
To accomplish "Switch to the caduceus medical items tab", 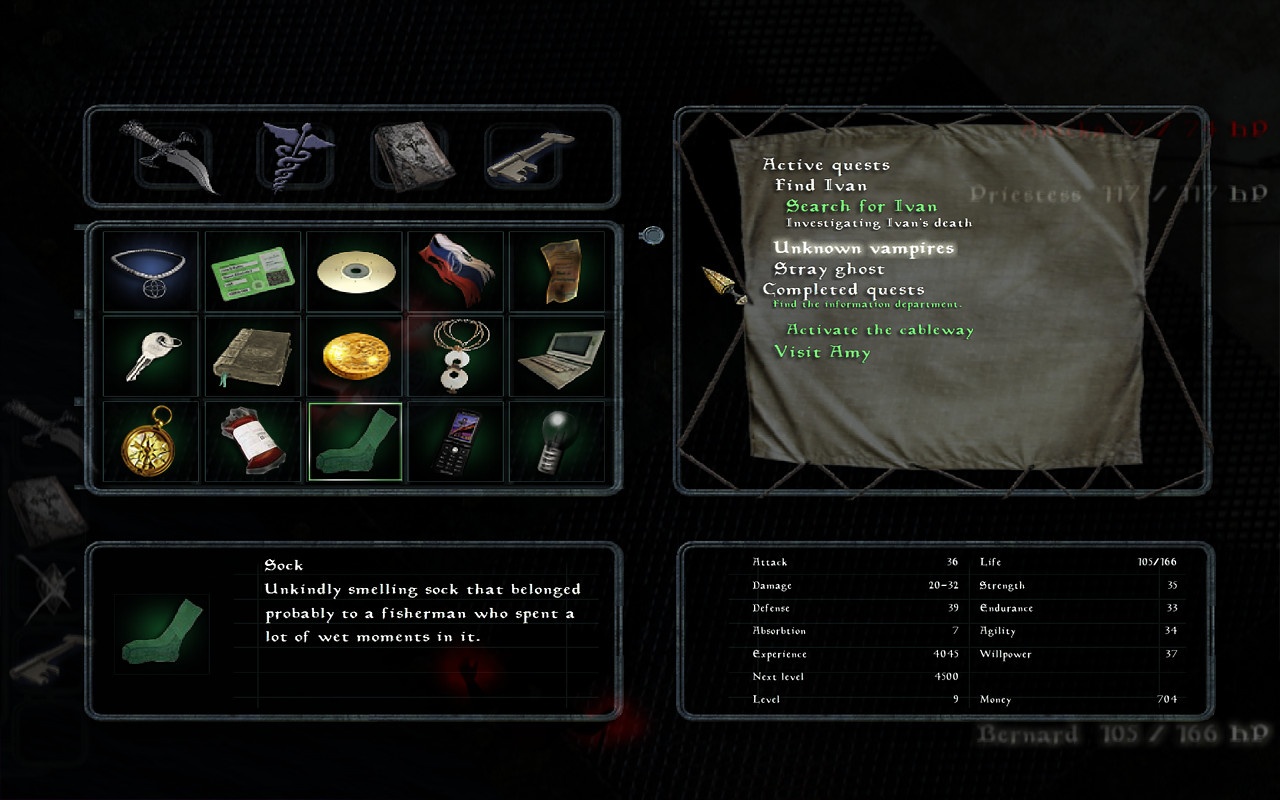I will pos(294,156).
